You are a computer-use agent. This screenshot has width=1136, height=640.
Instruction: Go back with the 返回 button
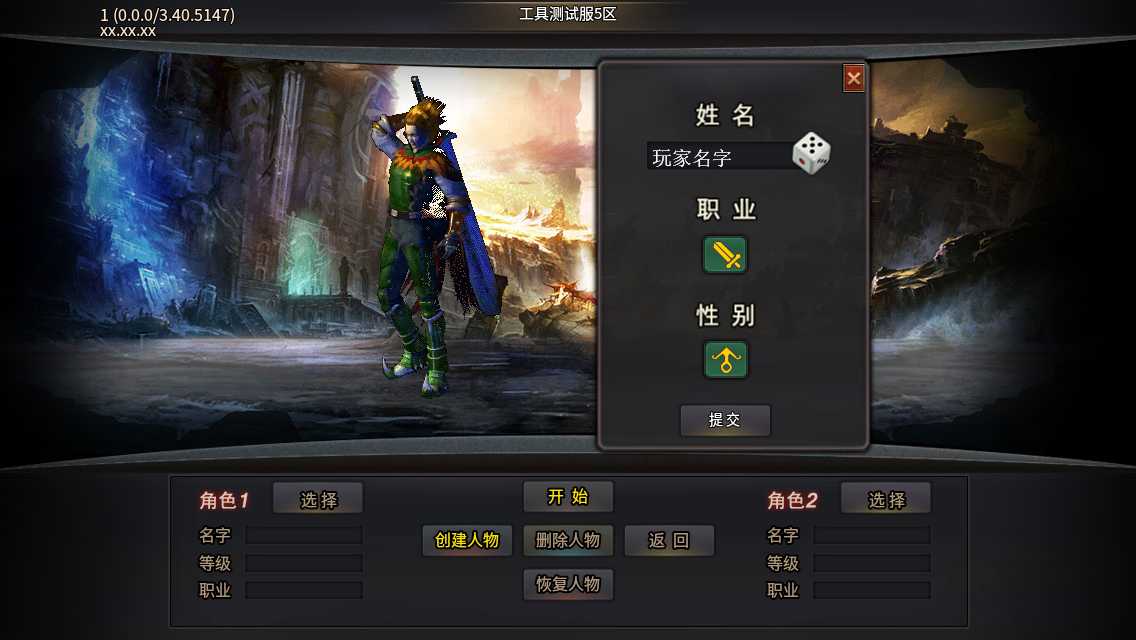669,540
